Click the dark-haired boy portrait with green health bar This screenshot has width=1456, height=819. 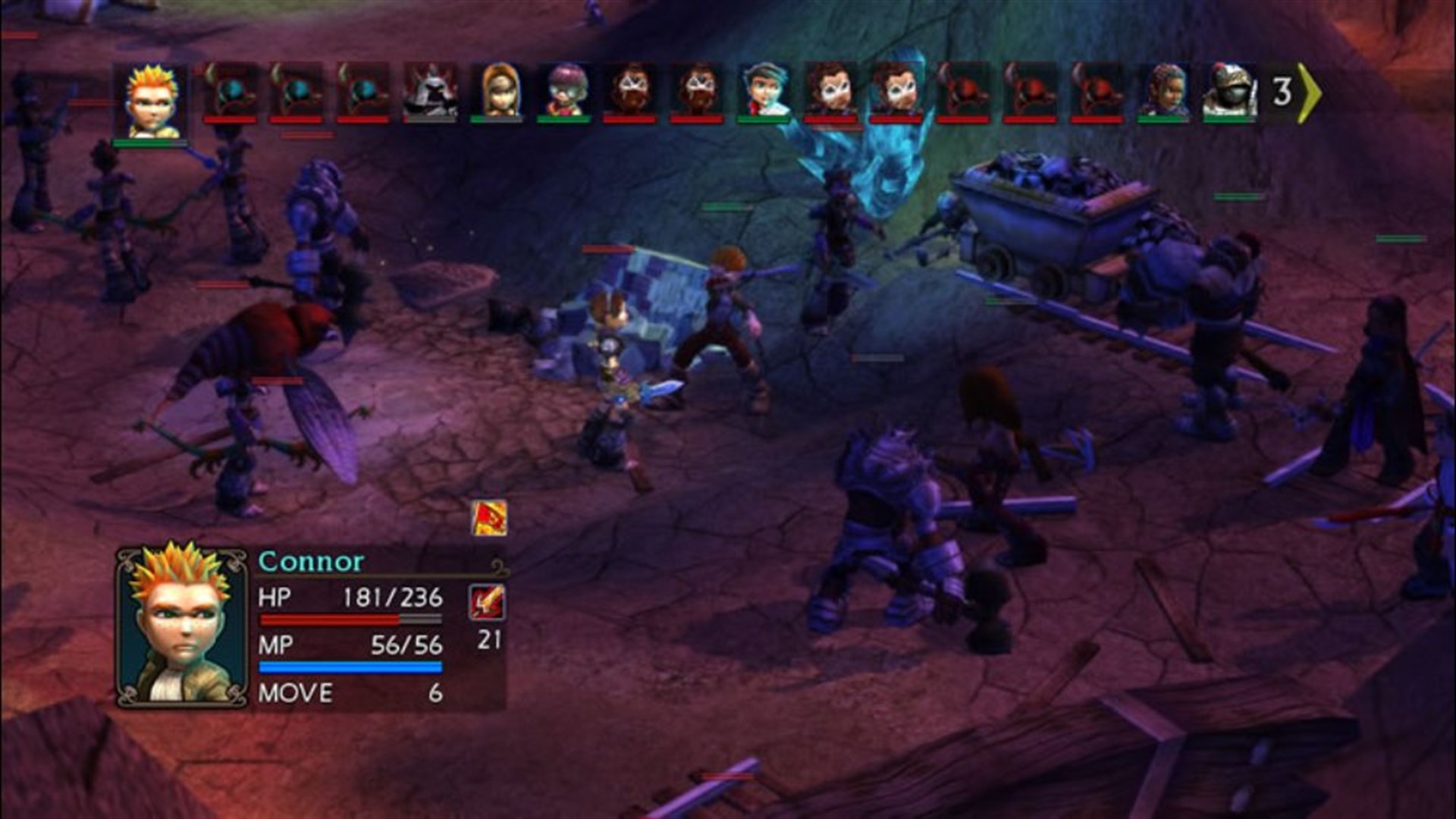[766, 89]
